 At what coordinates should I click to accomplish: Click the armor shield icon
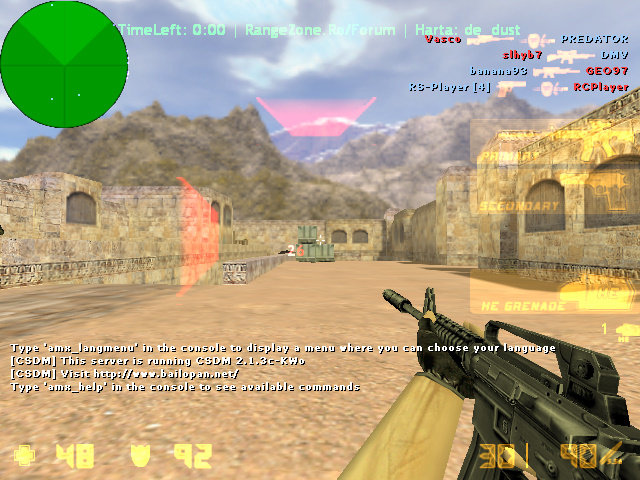[139, 457]
